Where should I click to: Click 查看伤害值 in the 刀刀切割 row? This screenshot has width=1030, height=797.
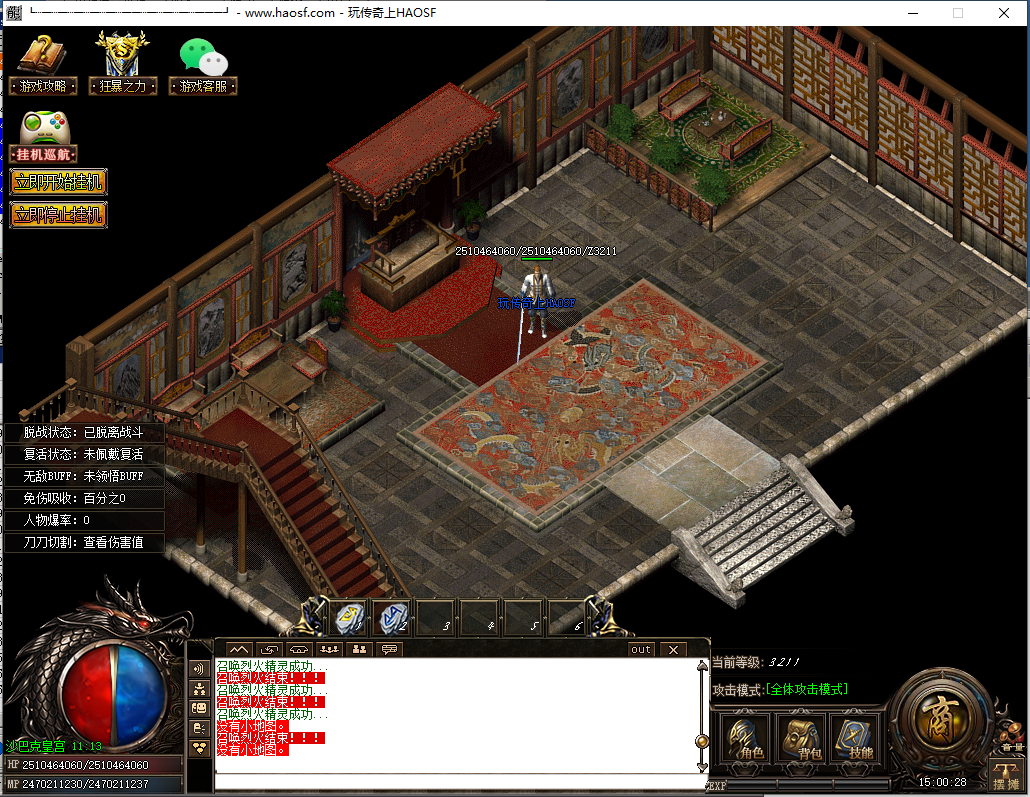(x=113, y=542)
